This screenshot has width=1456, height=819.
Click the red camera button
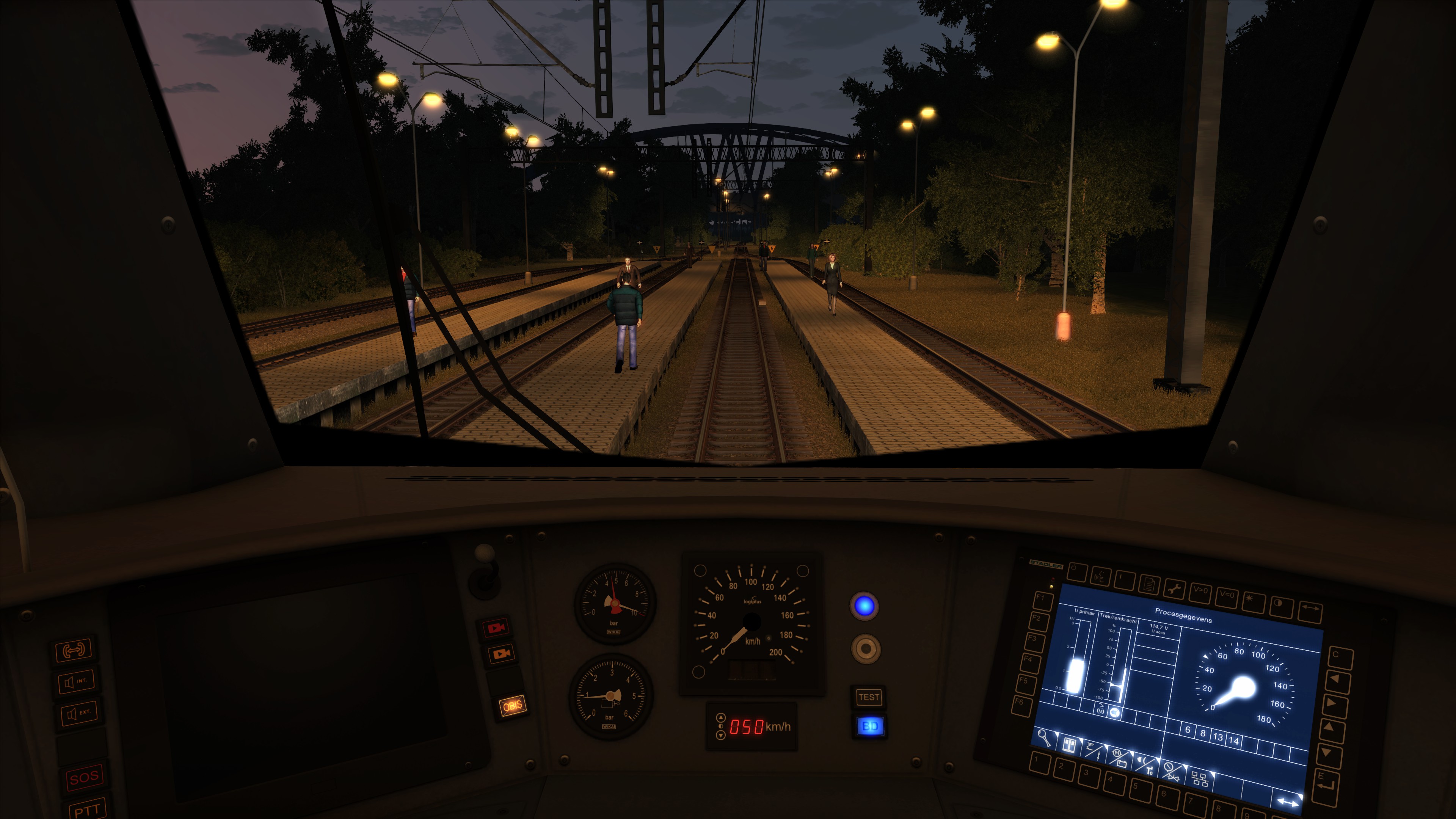click(496, 628)
